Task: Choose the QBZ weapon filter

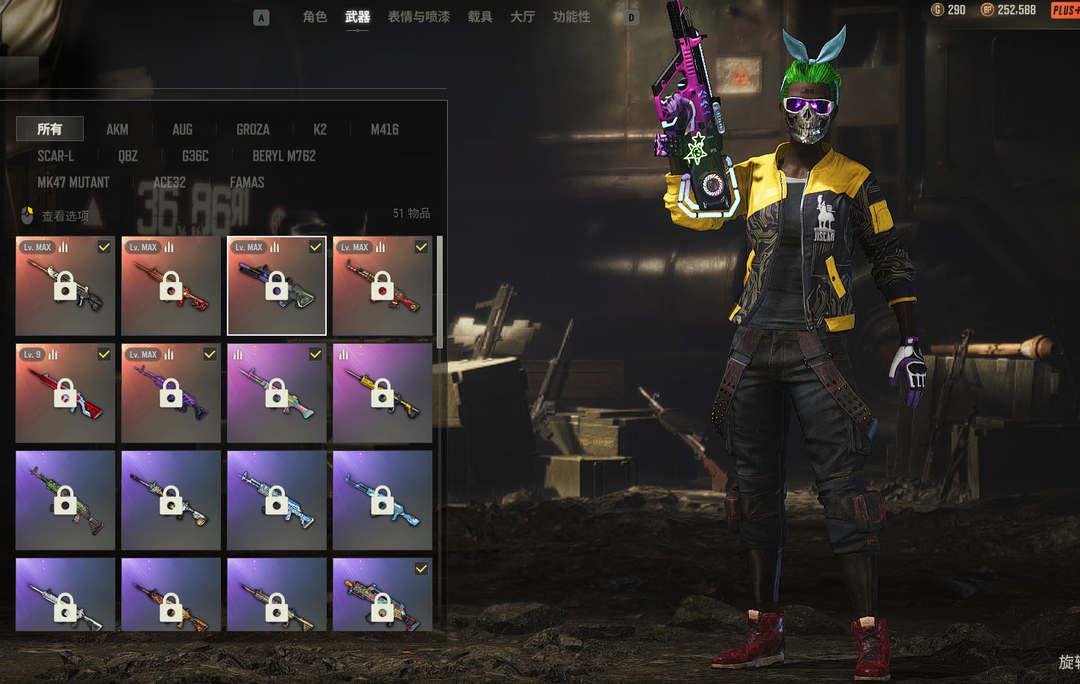Action: [128, 156]
